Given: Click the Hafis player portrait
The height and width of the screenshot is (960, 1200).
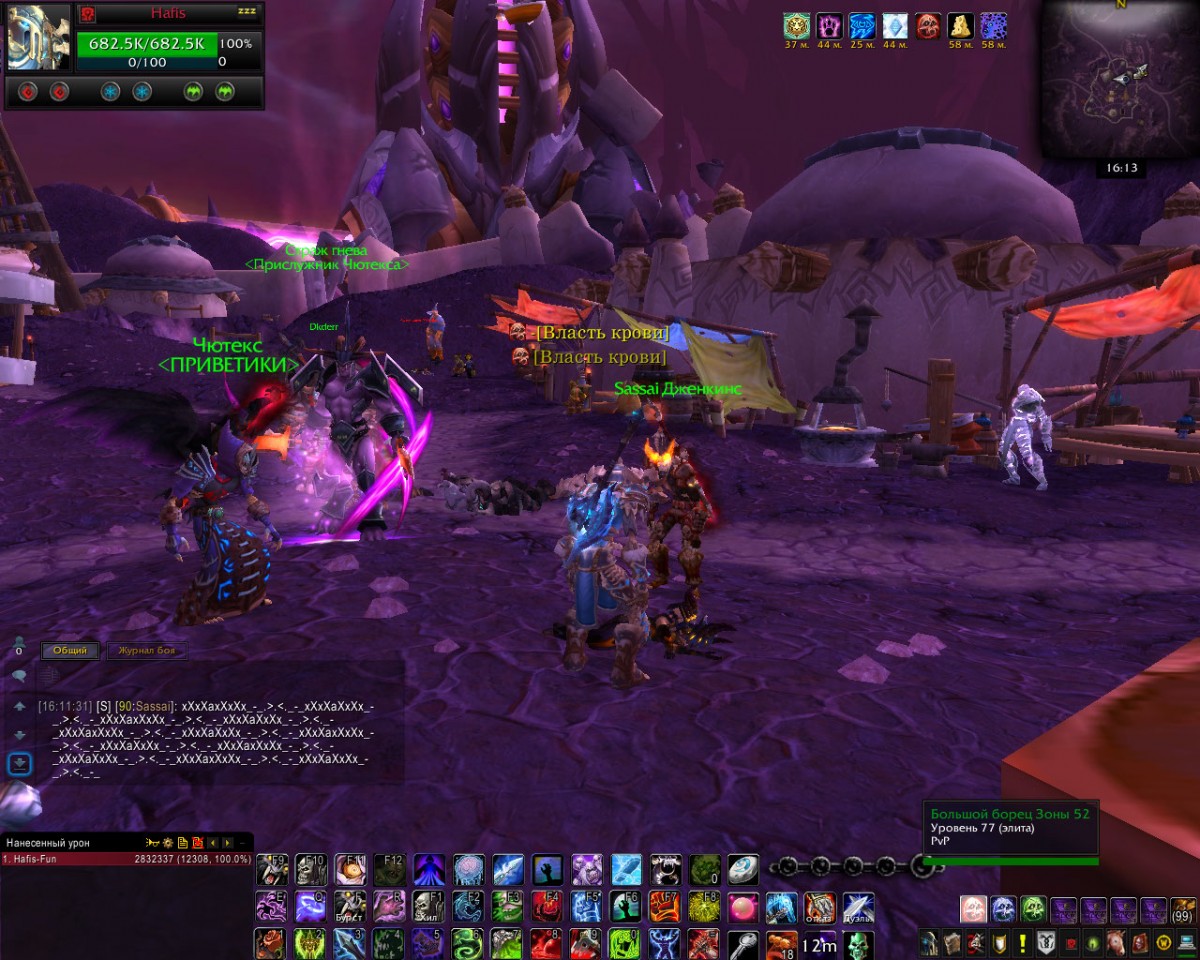Looking at the screenshot, I should (37, 37).
